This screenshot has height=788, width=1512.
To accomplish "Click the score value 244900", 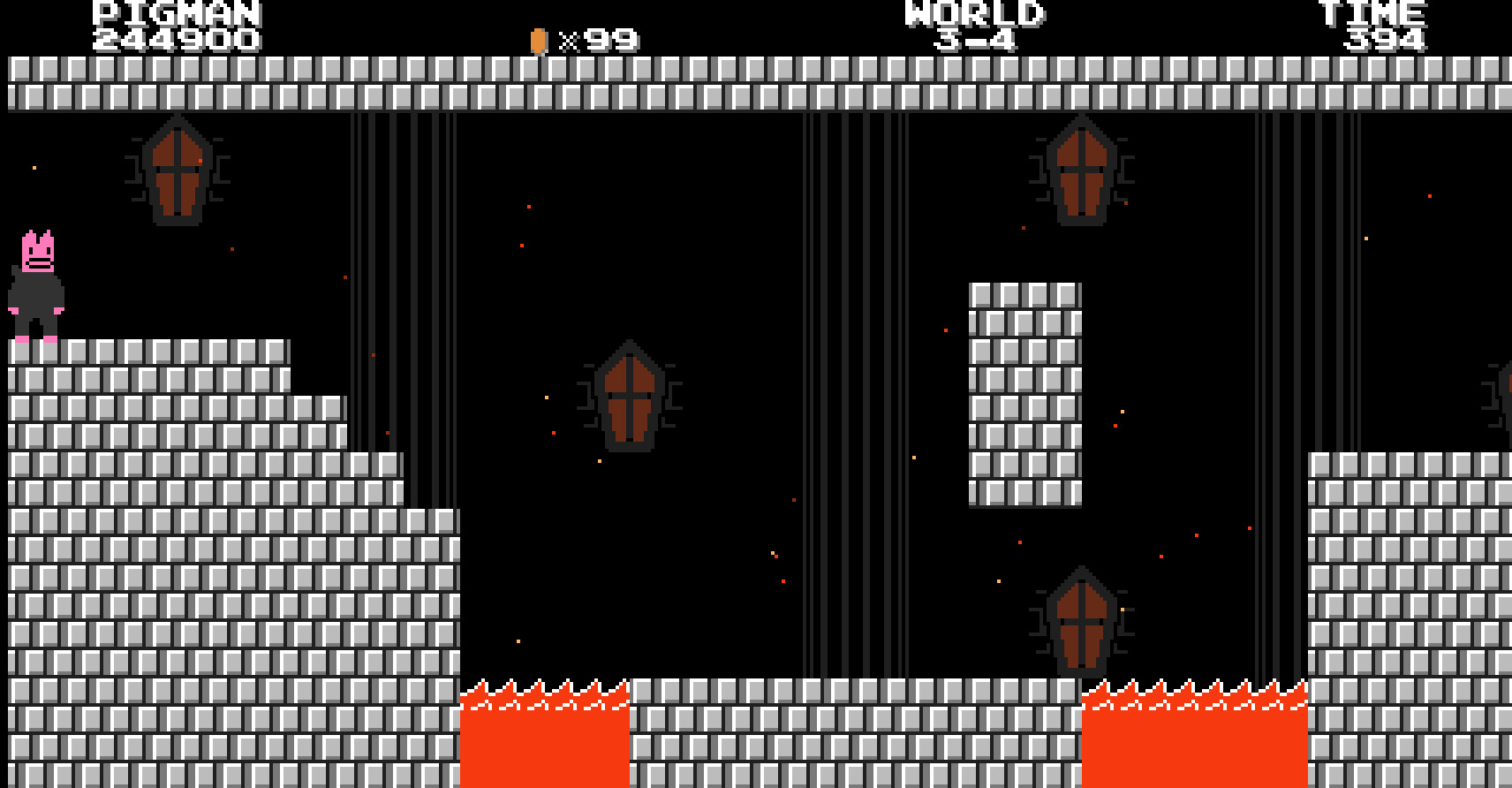I will pos(175,37).
